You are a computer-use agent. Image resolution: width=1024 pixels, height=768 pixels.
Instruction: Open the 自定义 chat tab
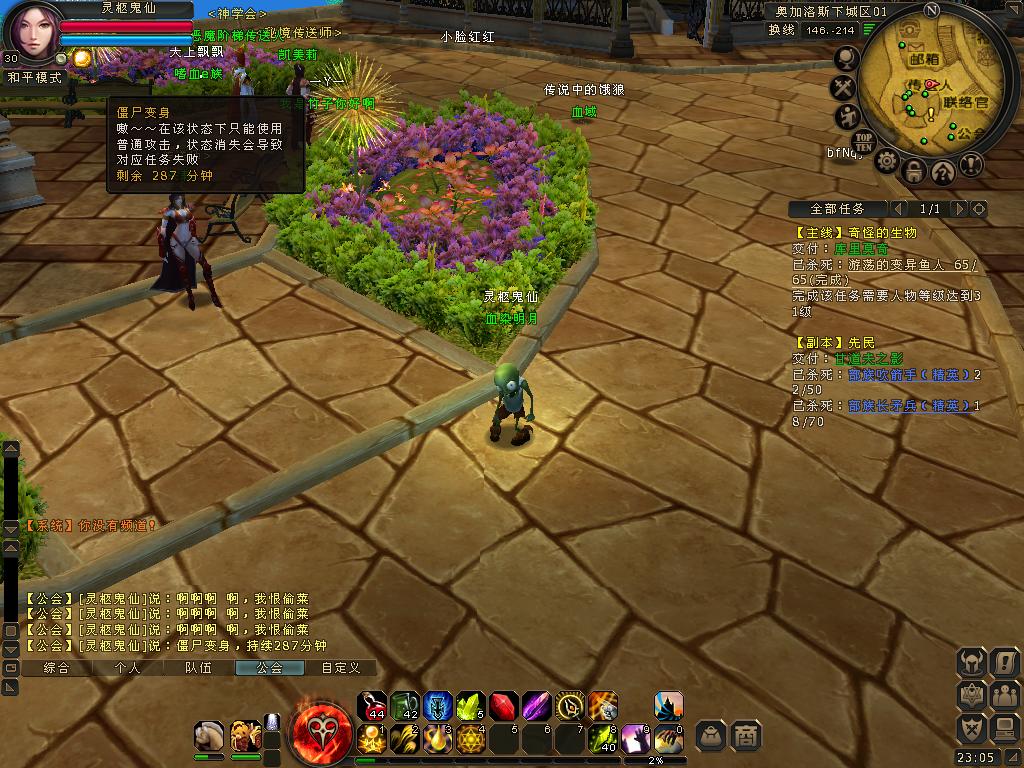pos(340,668)
